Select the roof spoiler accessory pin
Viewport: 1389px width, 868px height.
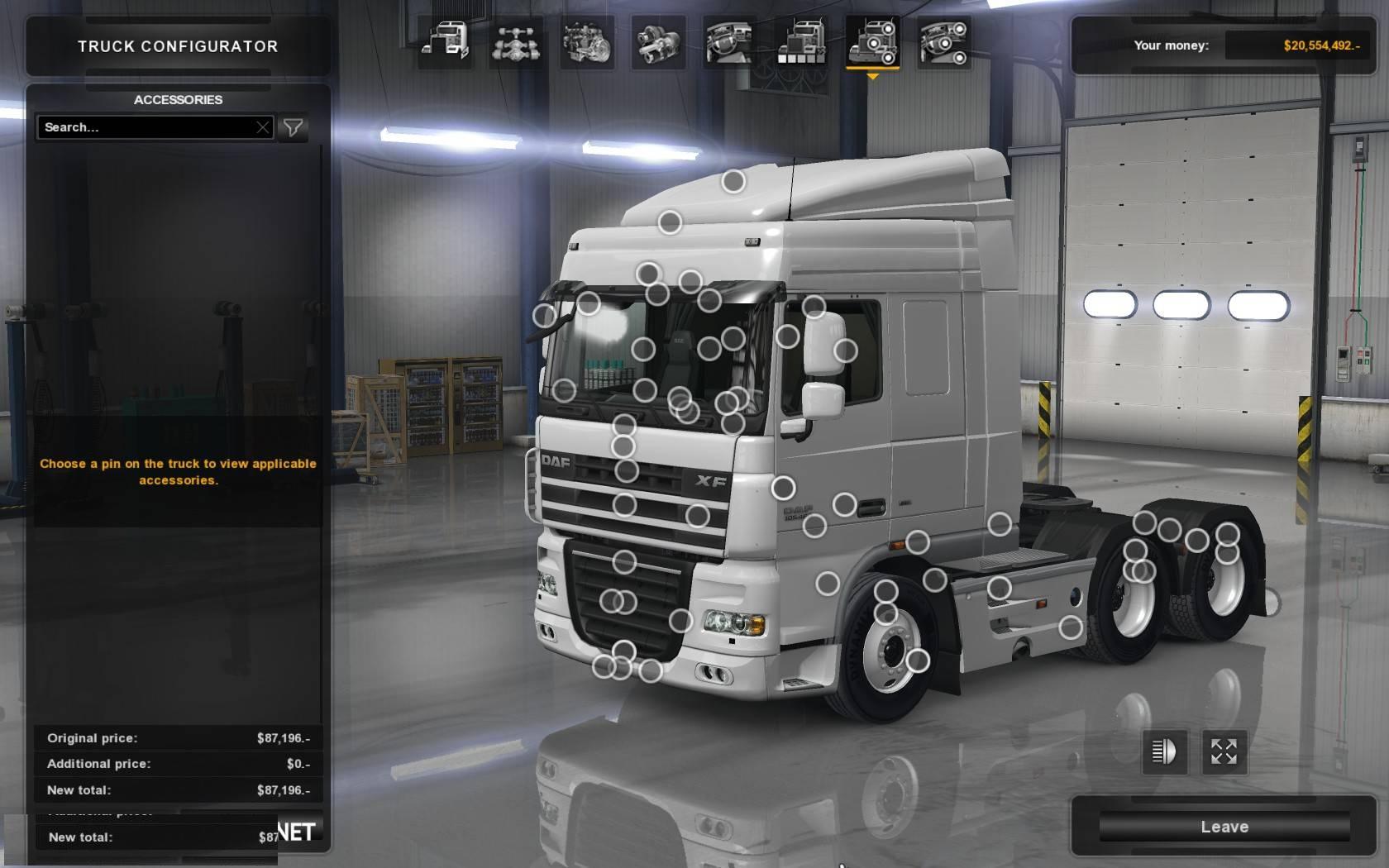tap(733, 181)
